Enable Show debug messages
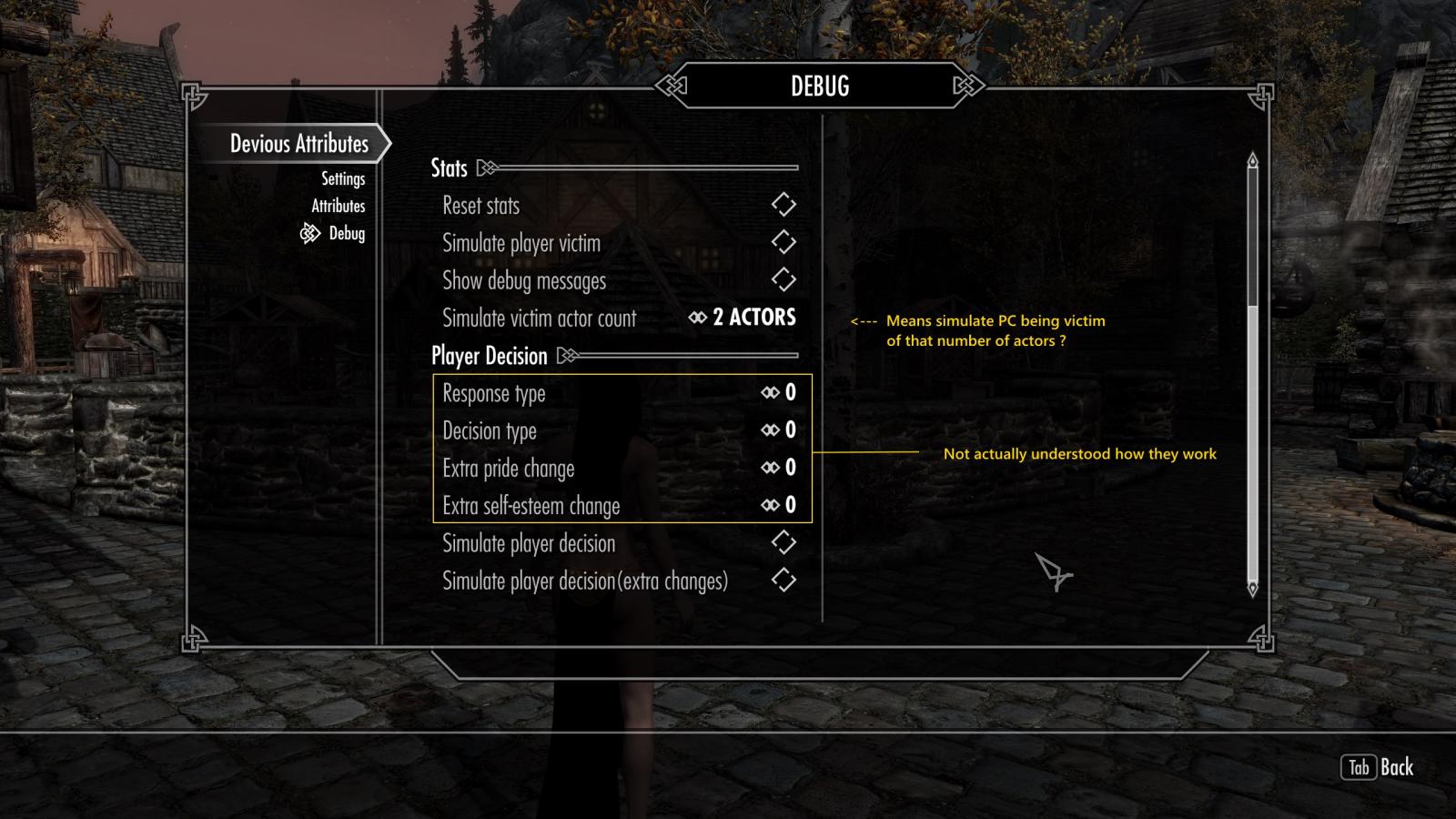The image size is (1456, 819). pyautogui.click(x=783, y=280)
